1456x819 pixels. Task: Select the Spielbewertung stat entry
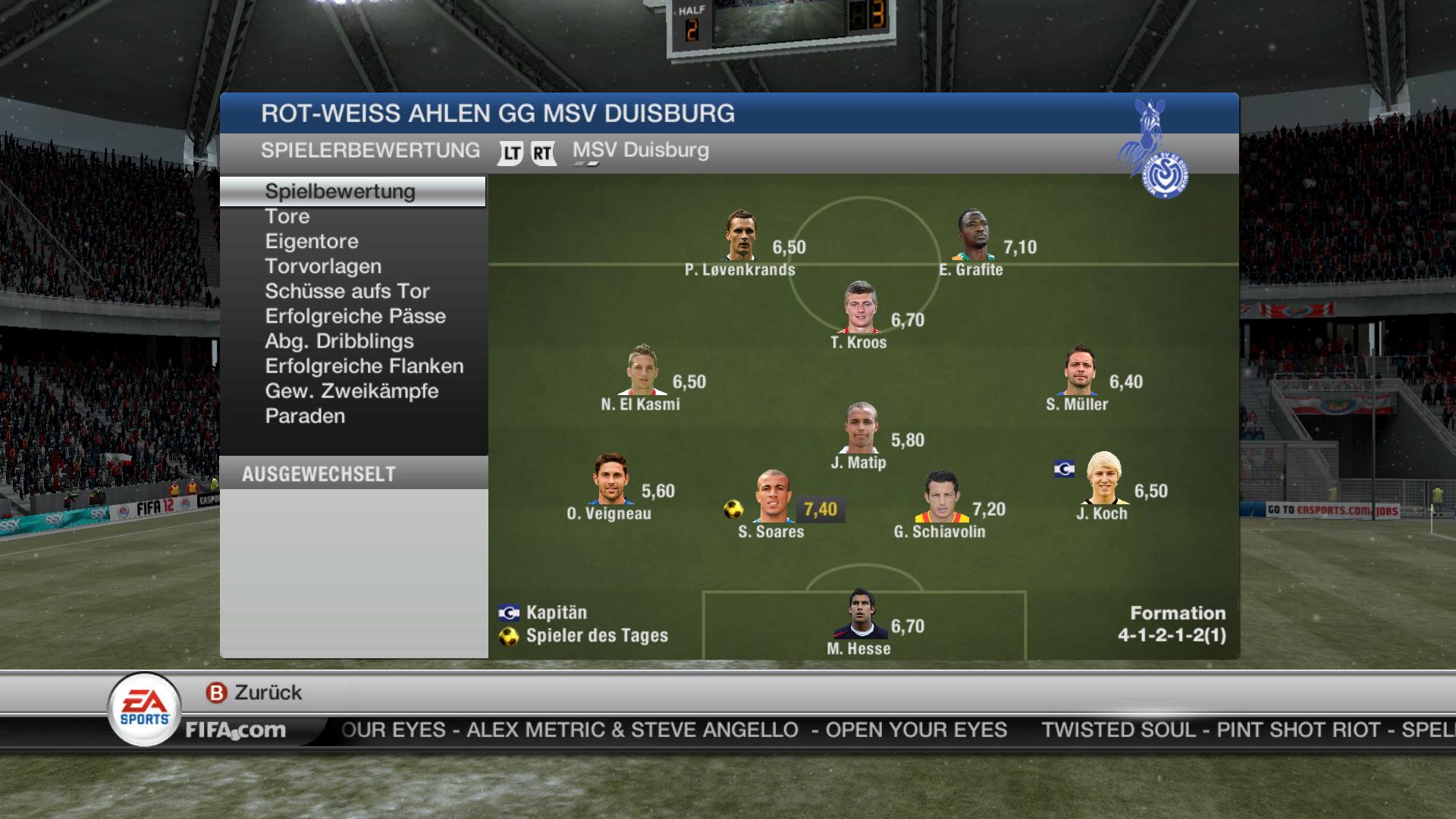340,191
